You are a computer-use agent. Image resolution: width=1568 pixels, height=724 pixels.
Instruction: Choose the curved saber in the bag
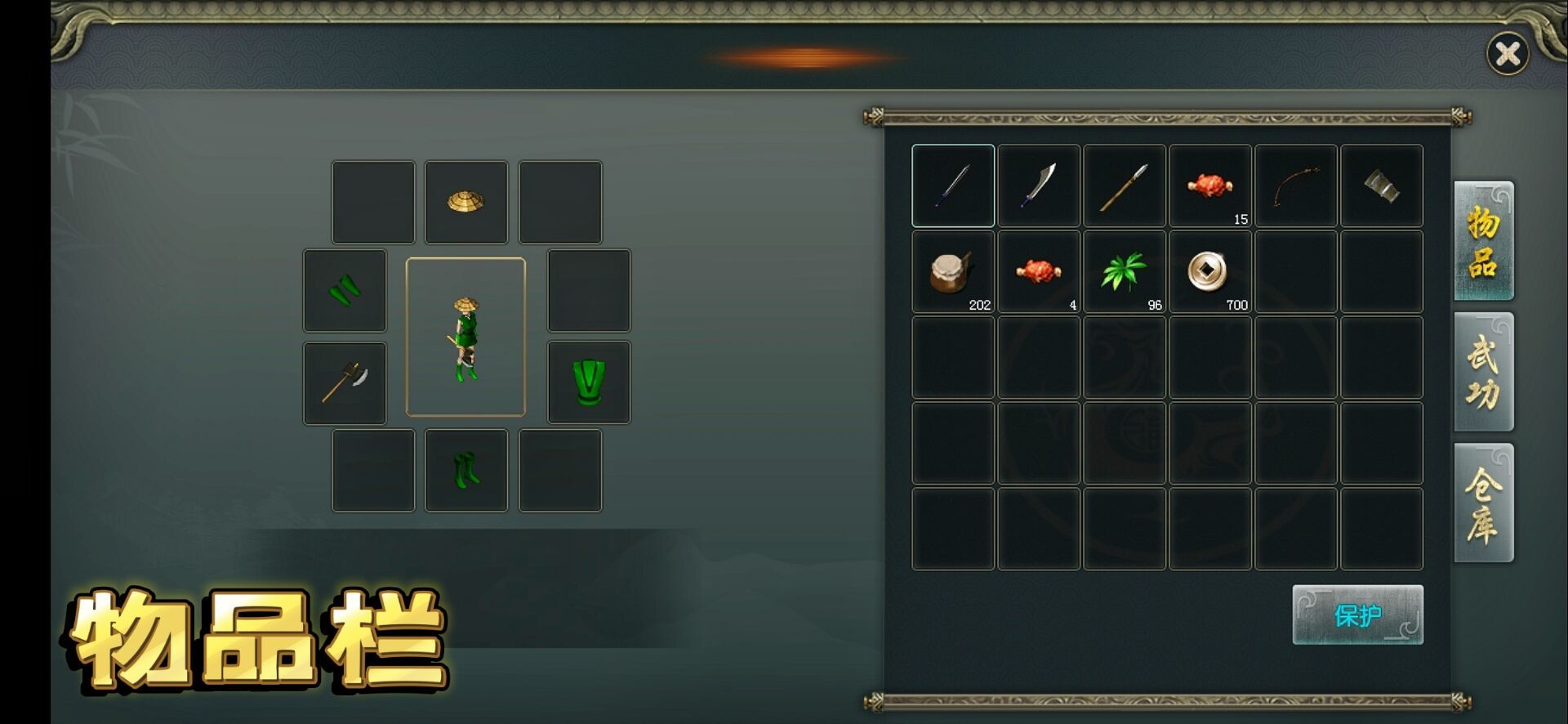1039,185
